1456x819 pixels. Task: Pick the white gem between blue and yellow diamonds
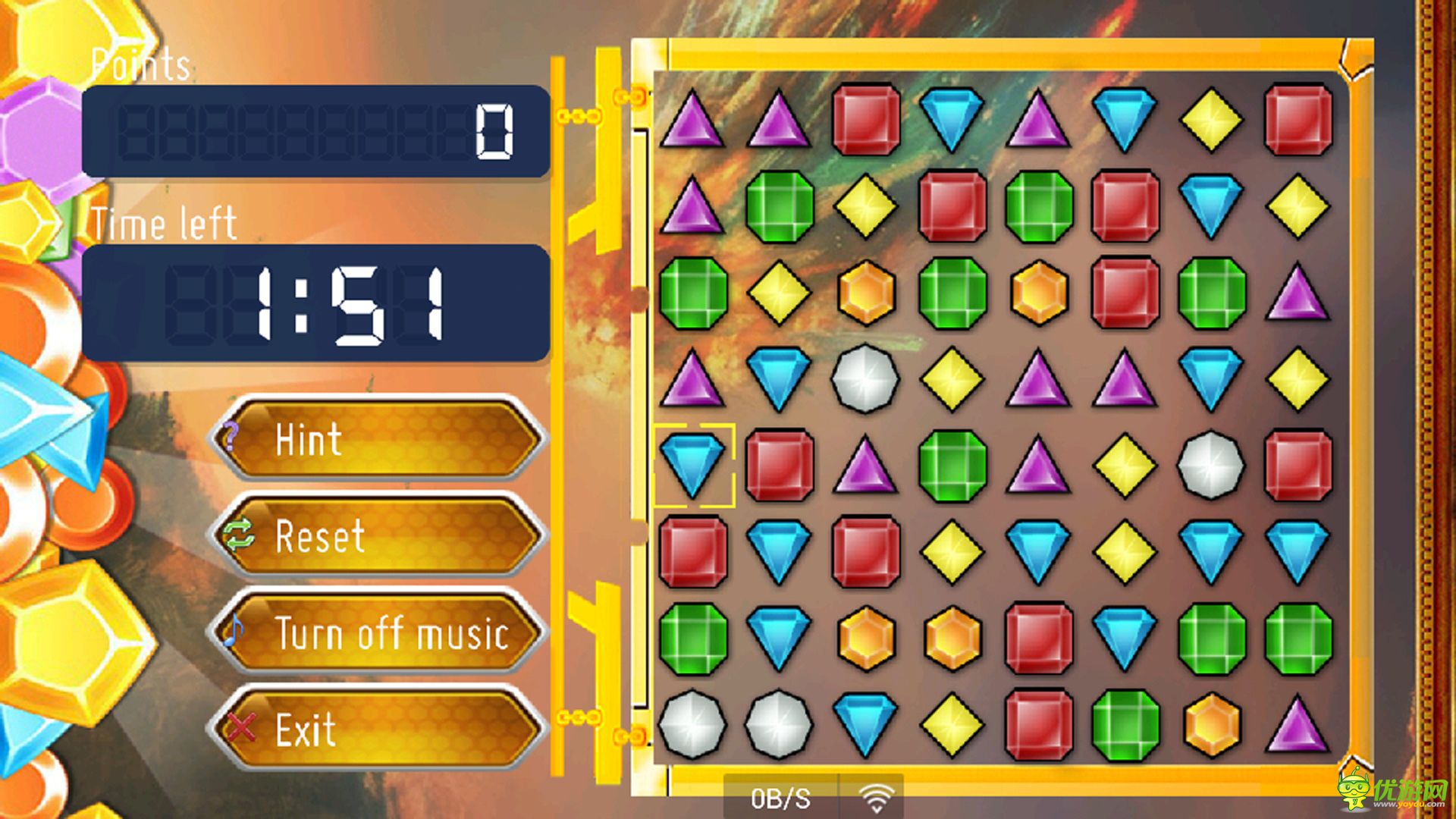click(x=865, y=378)
